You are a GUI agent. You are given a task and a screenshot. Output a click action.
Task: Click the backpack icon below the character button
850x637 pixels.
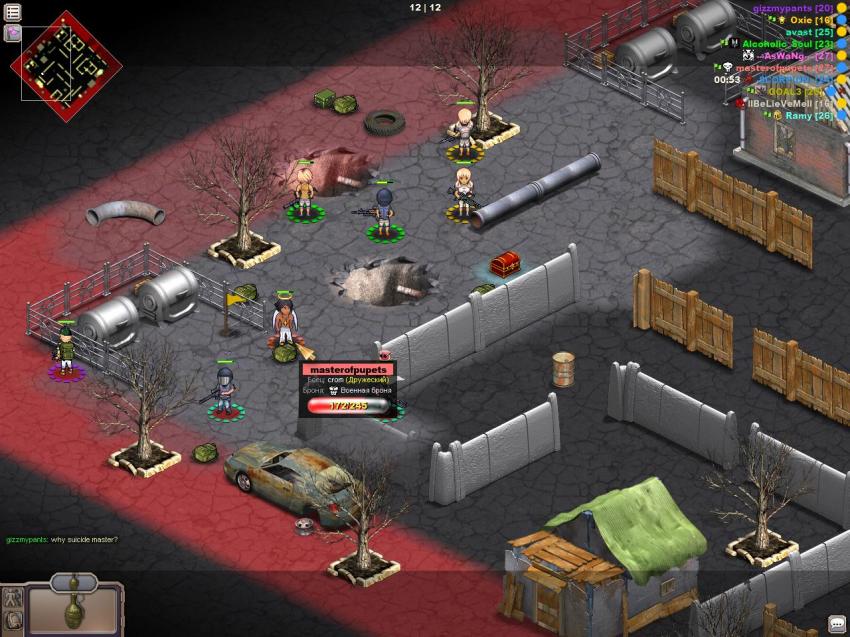click(12, 623)
